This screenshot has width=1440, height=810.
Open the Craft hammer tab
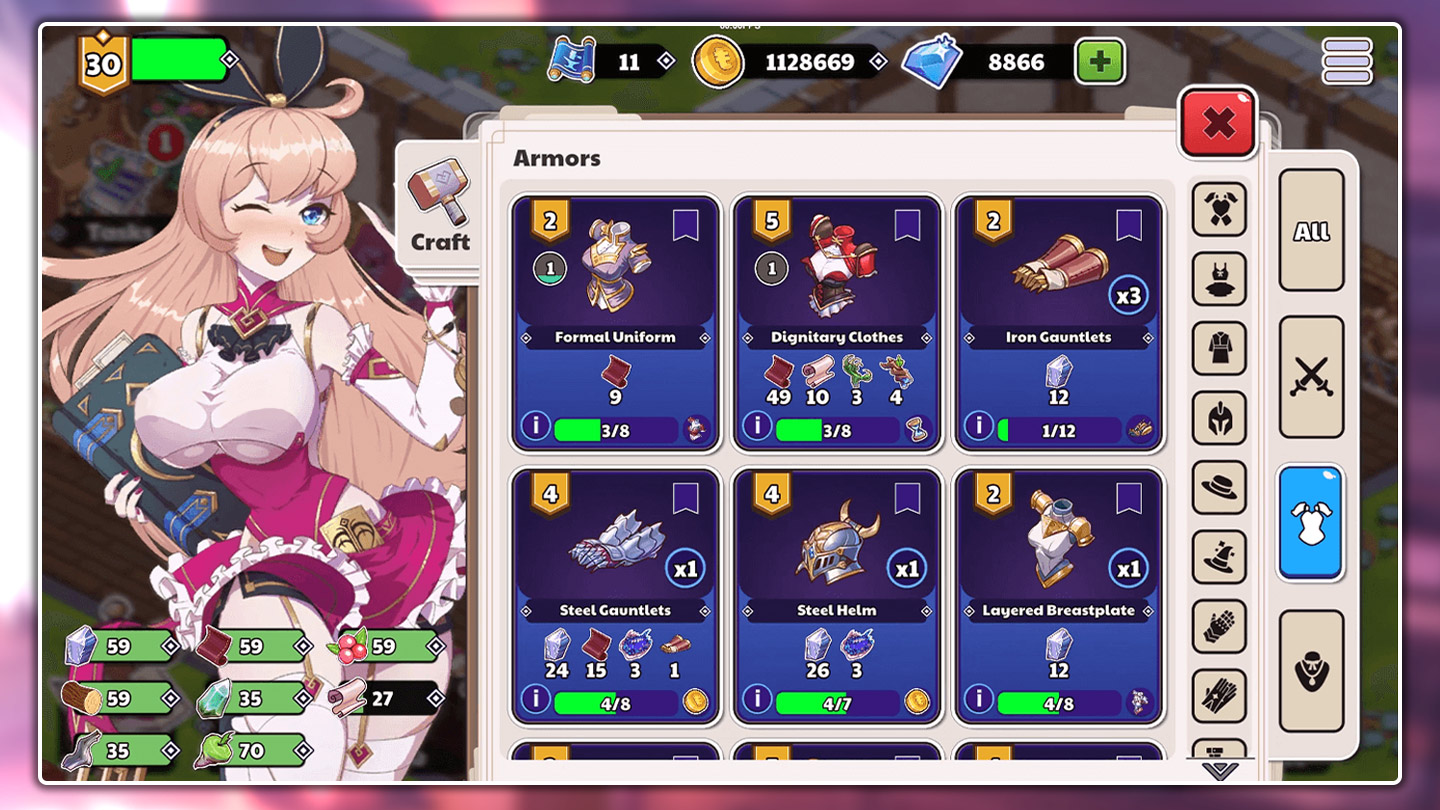[439, 206]
